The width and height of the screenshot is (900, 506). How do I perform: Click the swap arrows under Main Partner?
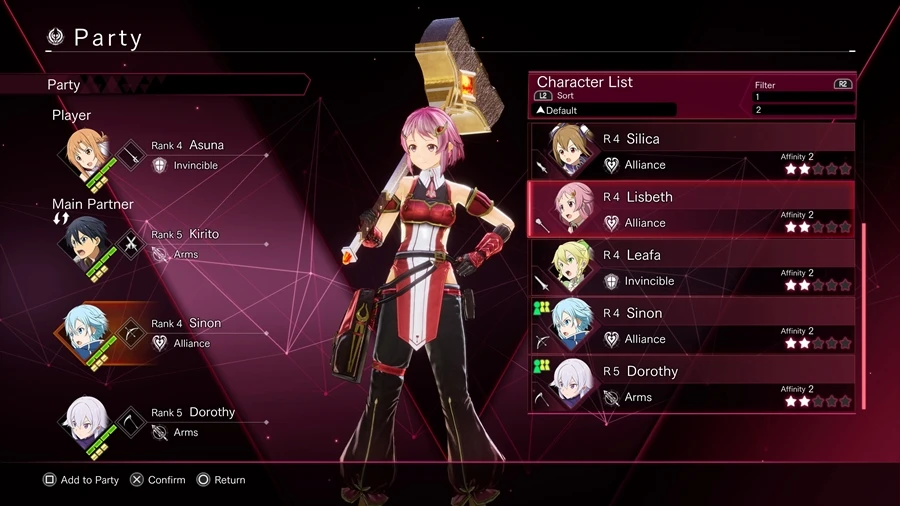60,218
